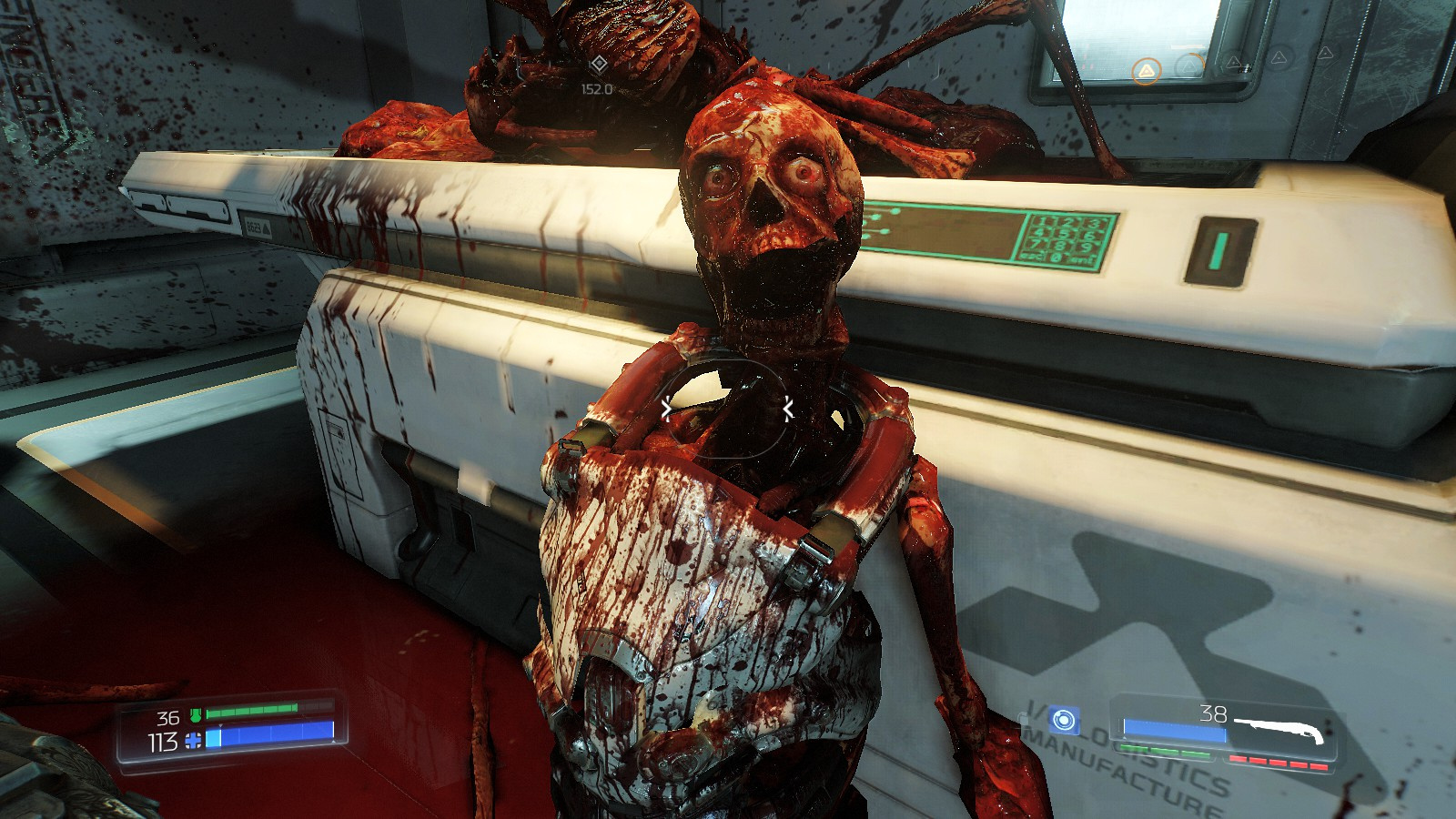Select the diamond objective waypoint marker
The image size is (1456, 819).
pos(597,65)
